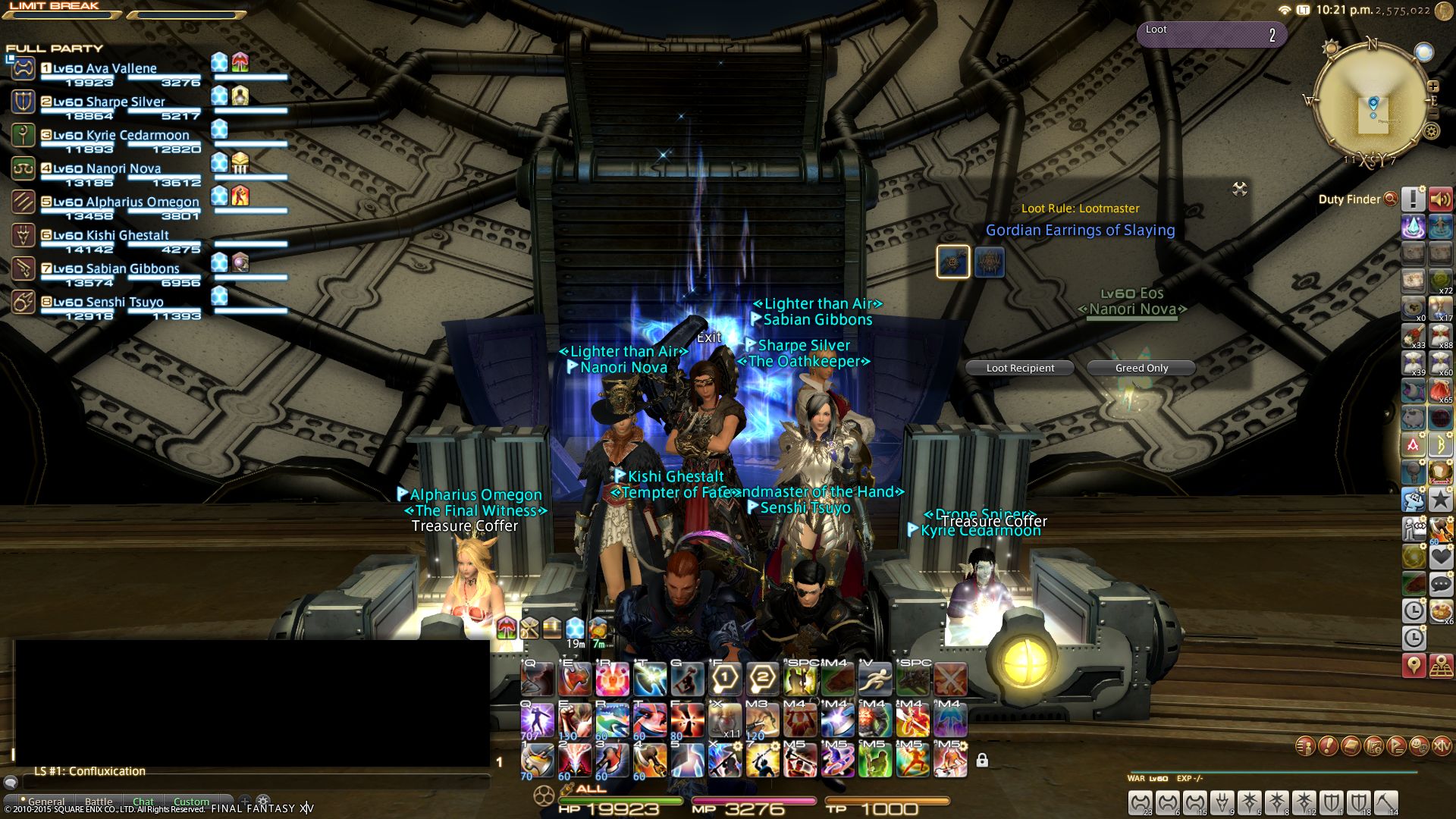Activate the sprint running-figure action

(x=875, y=679)
